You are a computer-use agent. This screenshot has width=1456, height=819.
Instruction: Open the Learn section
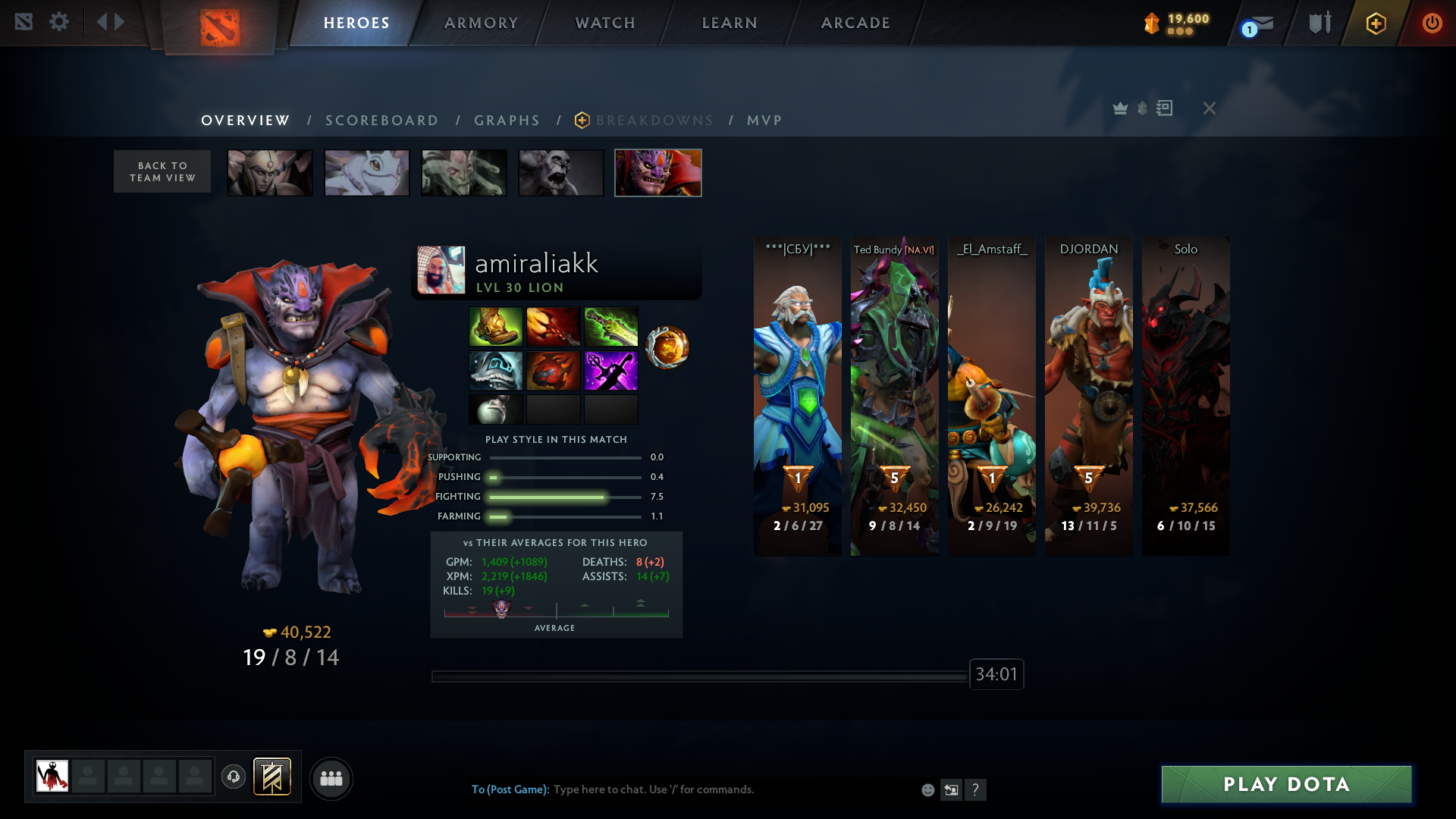coord(730,23)
